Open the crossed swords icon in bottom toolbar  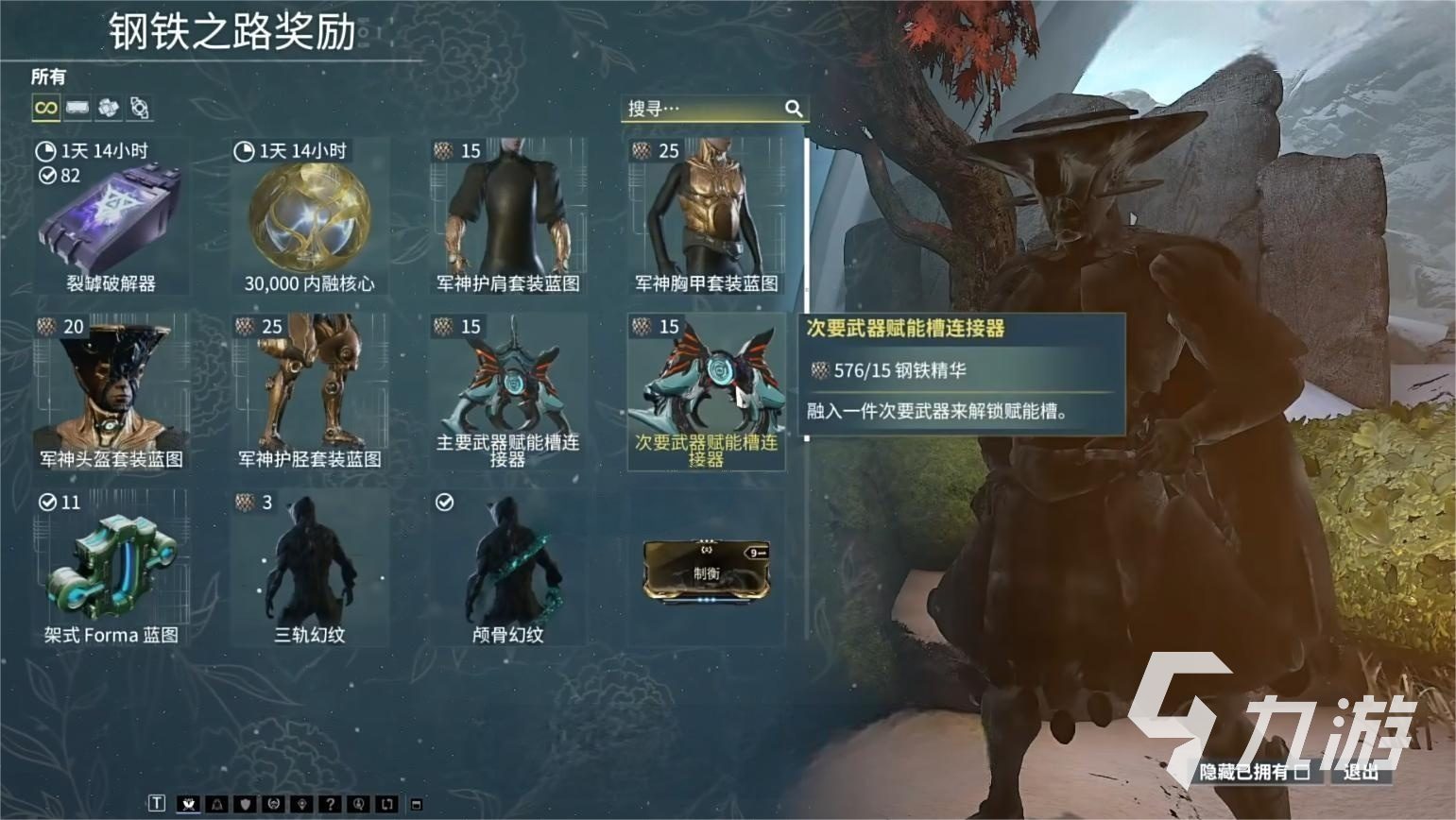(189, 805)
